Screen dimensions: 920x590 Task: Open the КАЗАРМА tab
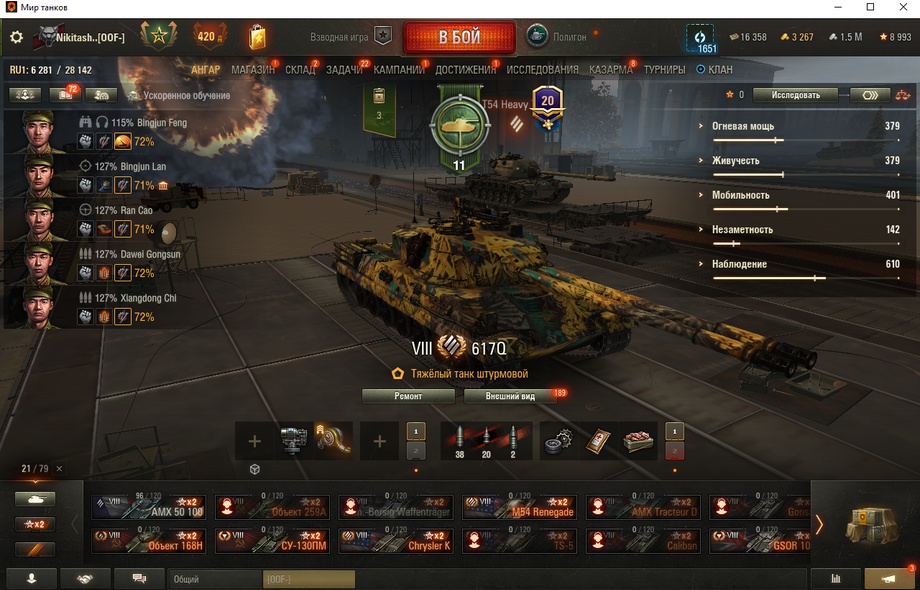coord(610,70)
